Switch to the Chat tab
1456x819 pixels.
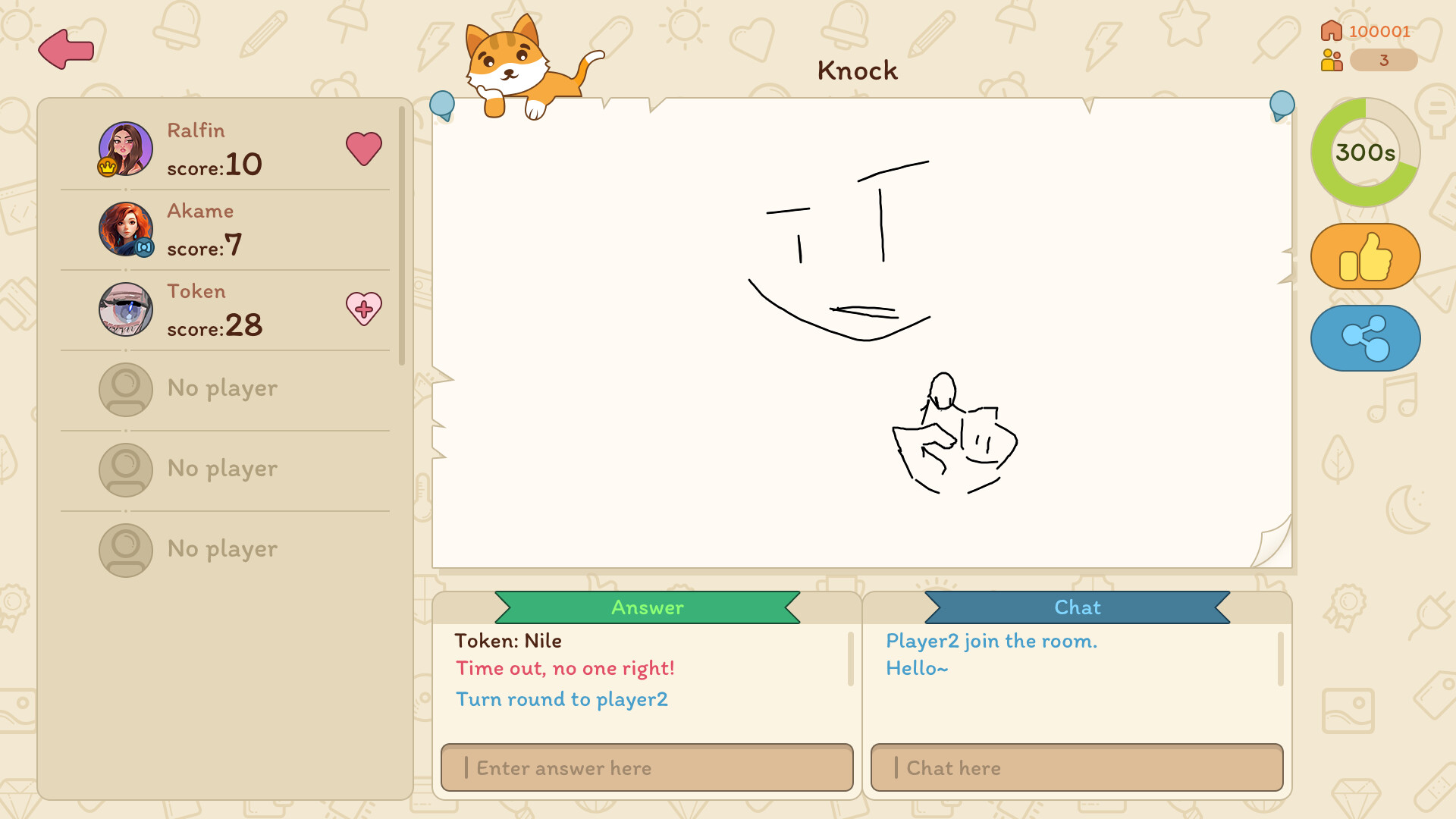[1078, 607]
